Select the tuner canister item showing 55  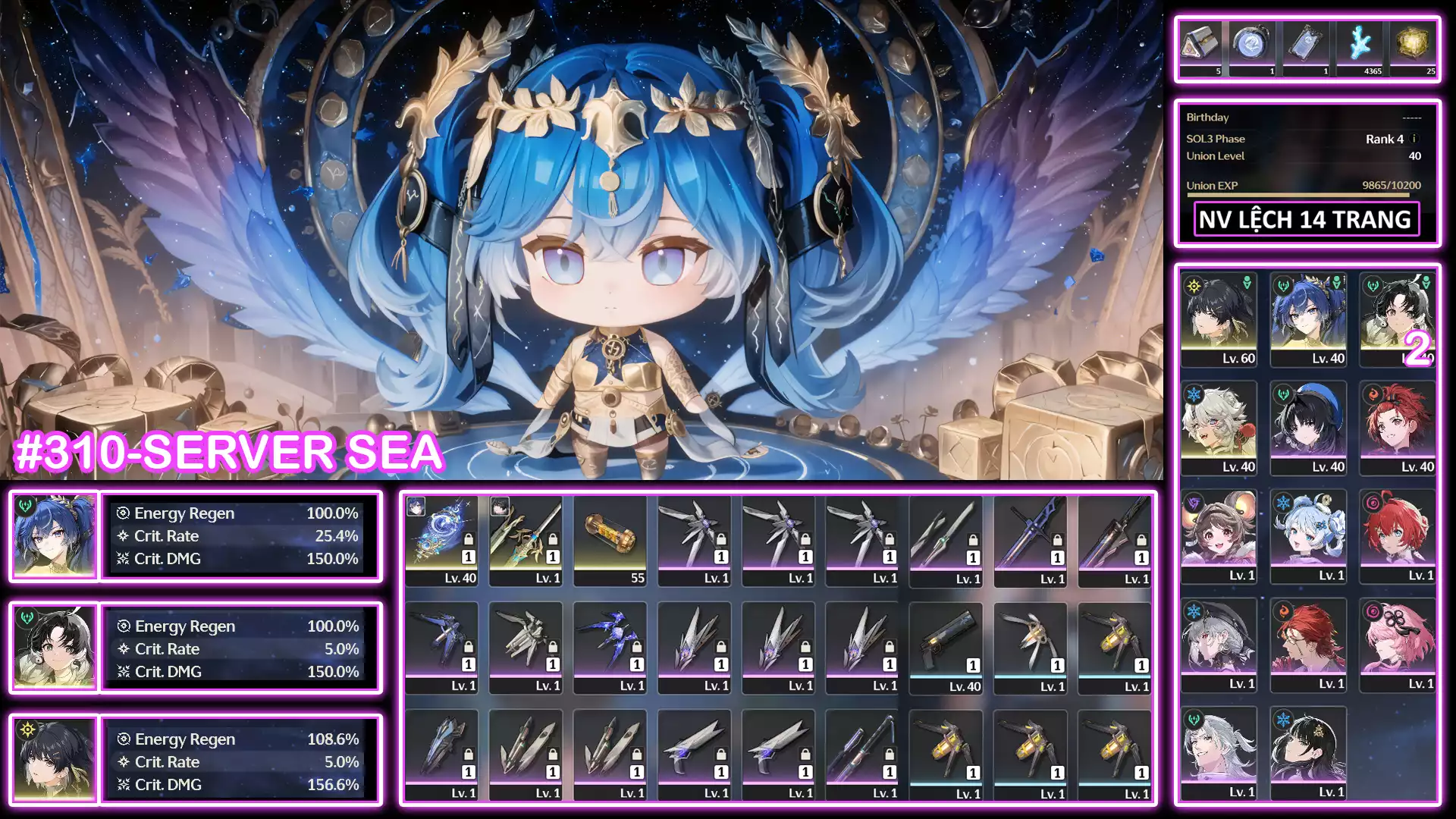pos(611,533)
